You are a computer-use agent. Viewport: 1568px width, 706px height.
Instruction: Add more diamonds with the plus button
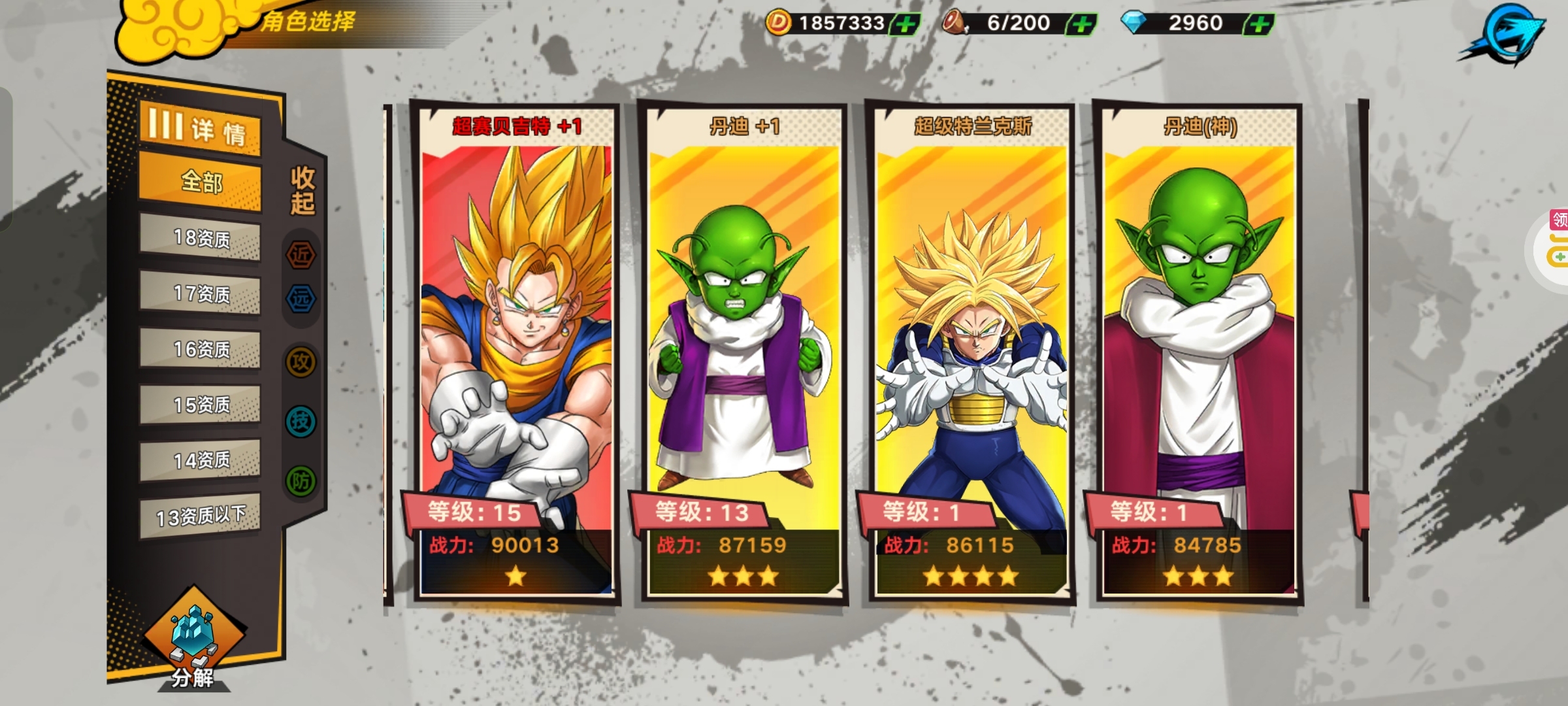1258,25
